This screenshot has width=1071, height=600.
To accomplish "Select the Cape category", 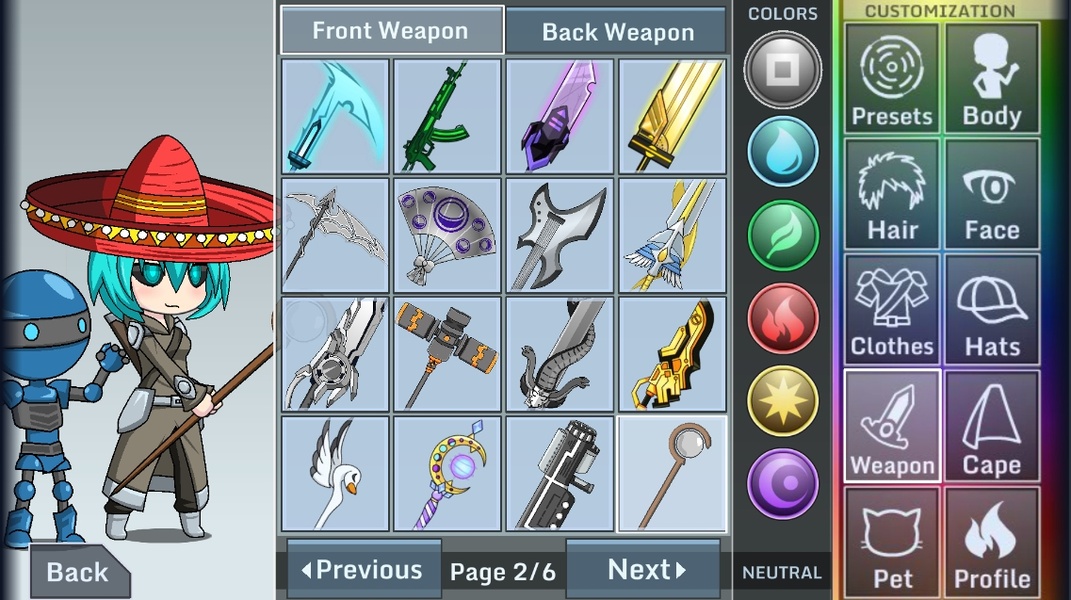I will click(x=991, y=426).
